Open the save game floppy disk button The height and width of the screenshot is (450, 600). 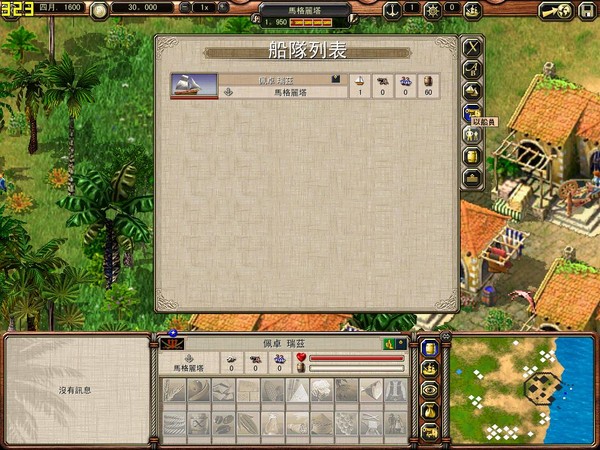pyautogui.click(x=585, y=10)
